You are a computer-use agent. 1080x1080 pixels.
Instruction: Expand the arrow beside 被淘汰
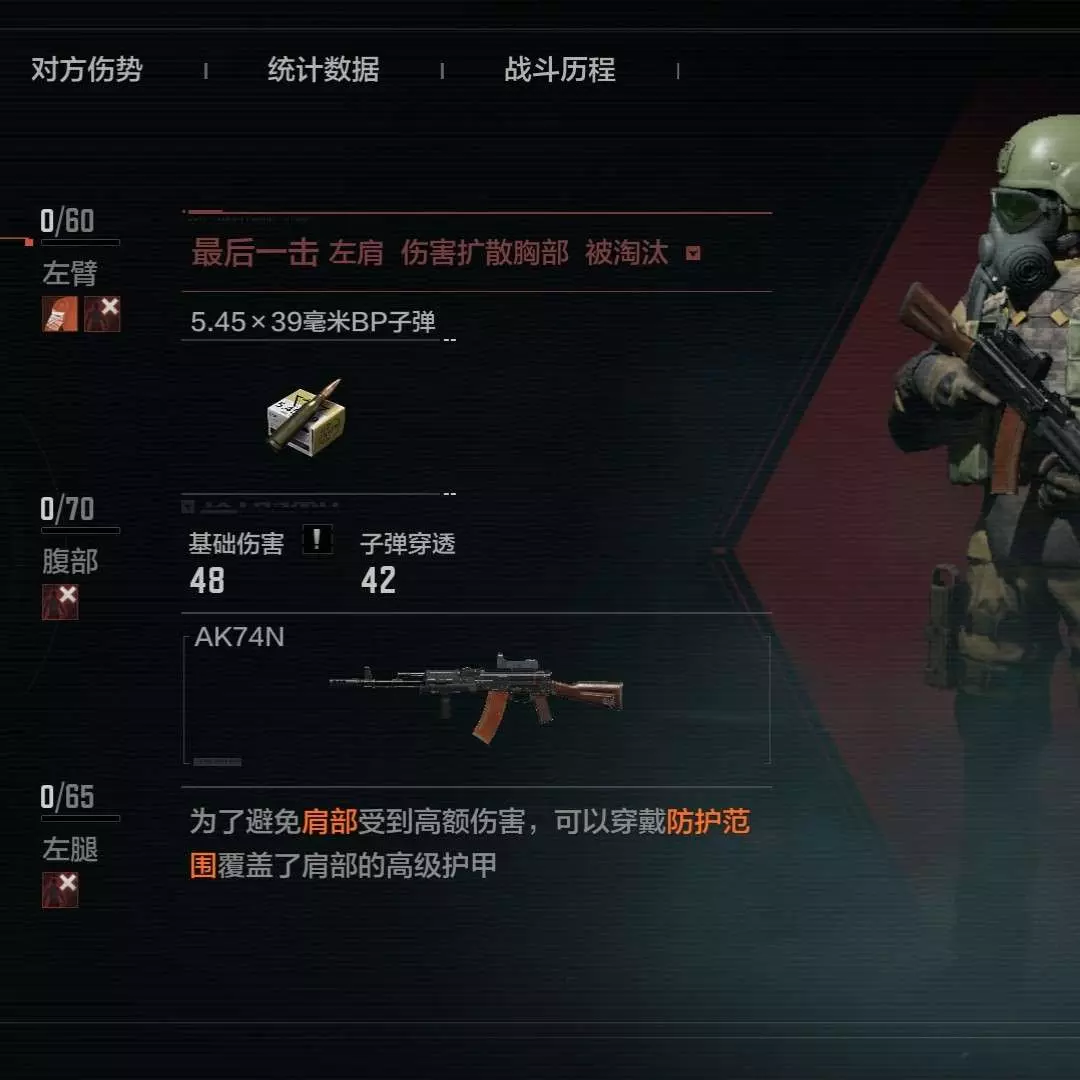click(693, 254)
